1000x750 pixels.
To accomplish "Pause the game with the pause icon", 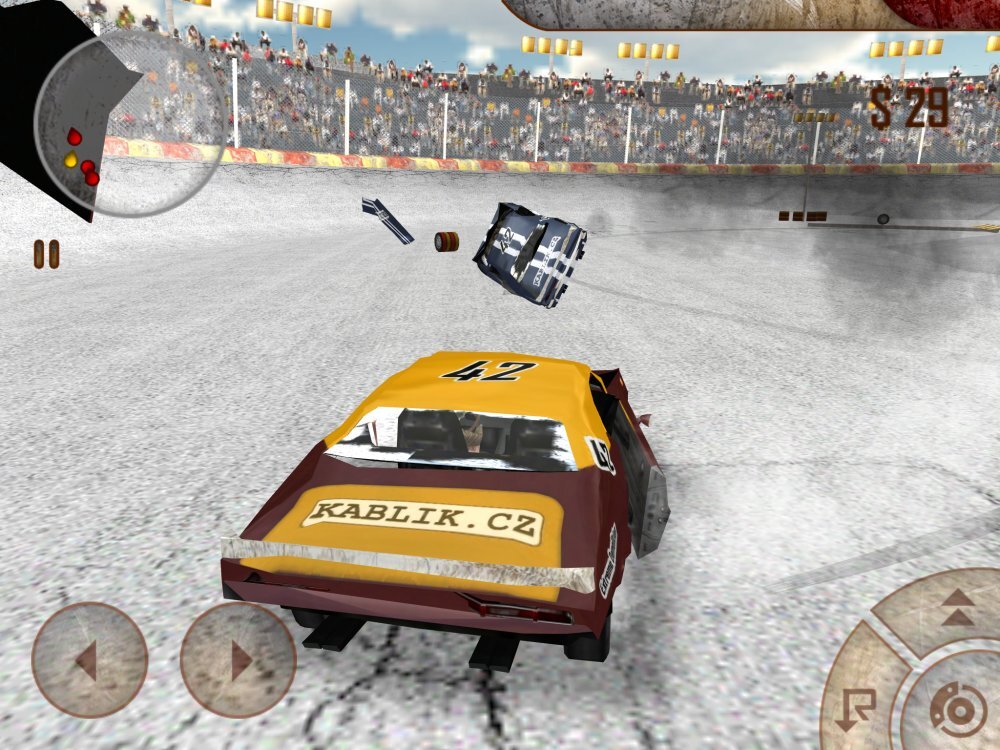I will tap(47, 254).
